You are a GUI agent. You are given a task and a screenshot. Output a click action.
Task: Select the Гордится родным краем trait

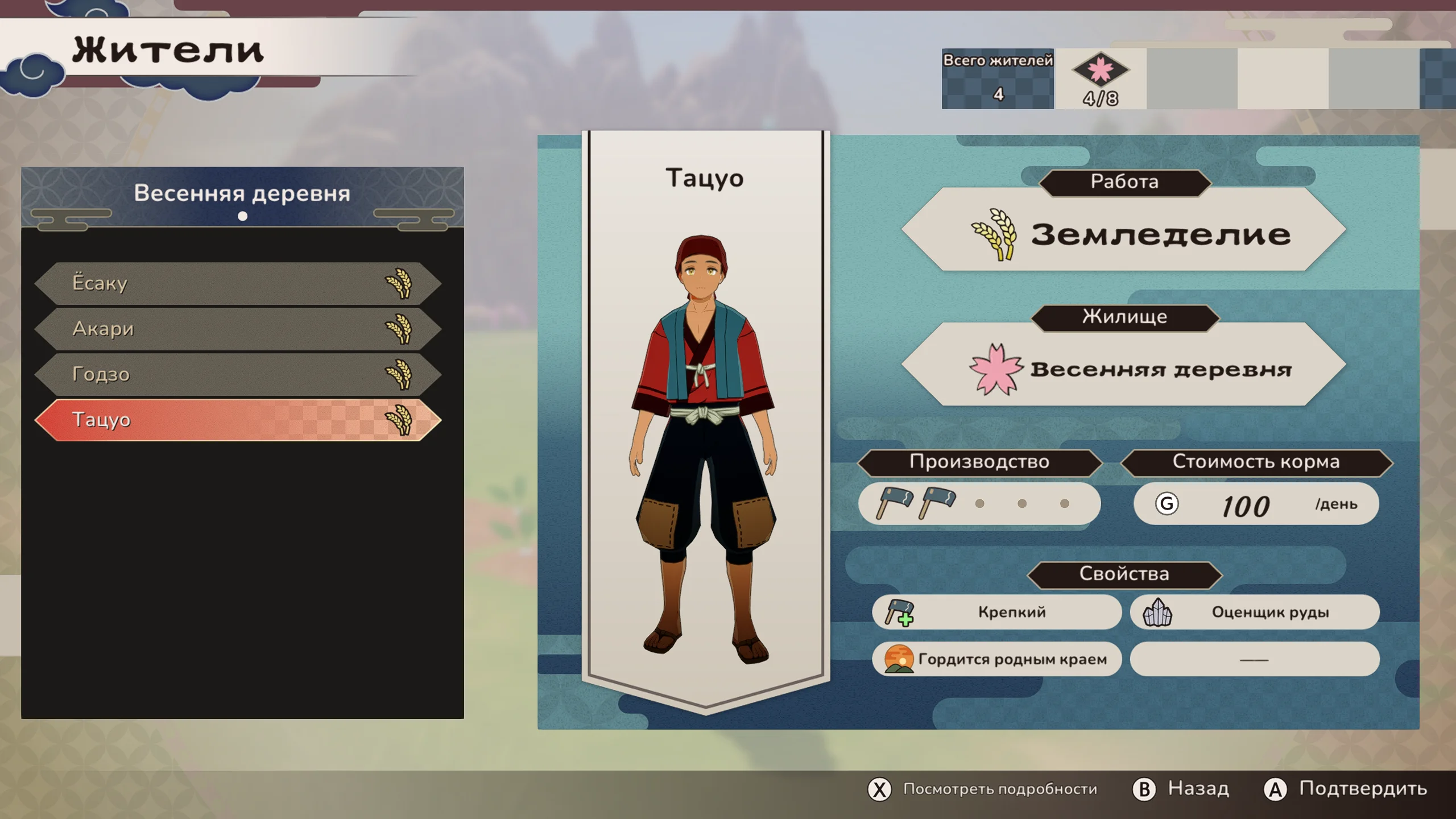[x=996, y=659]
